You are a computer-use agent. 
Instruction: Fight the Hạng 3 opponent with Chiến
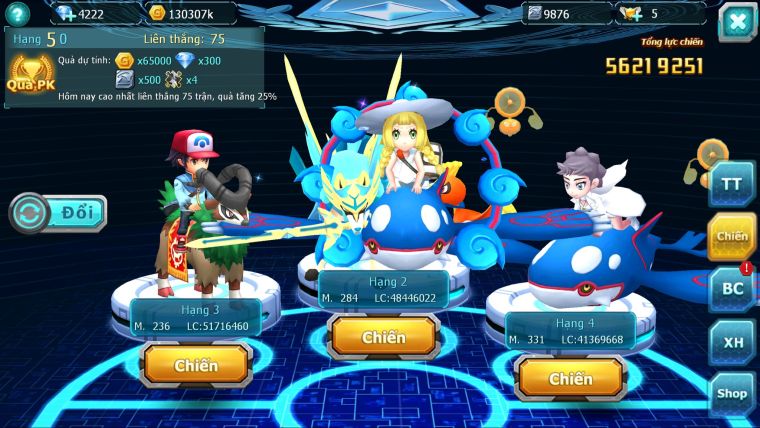pyautogui.click(x=196, y=365)
